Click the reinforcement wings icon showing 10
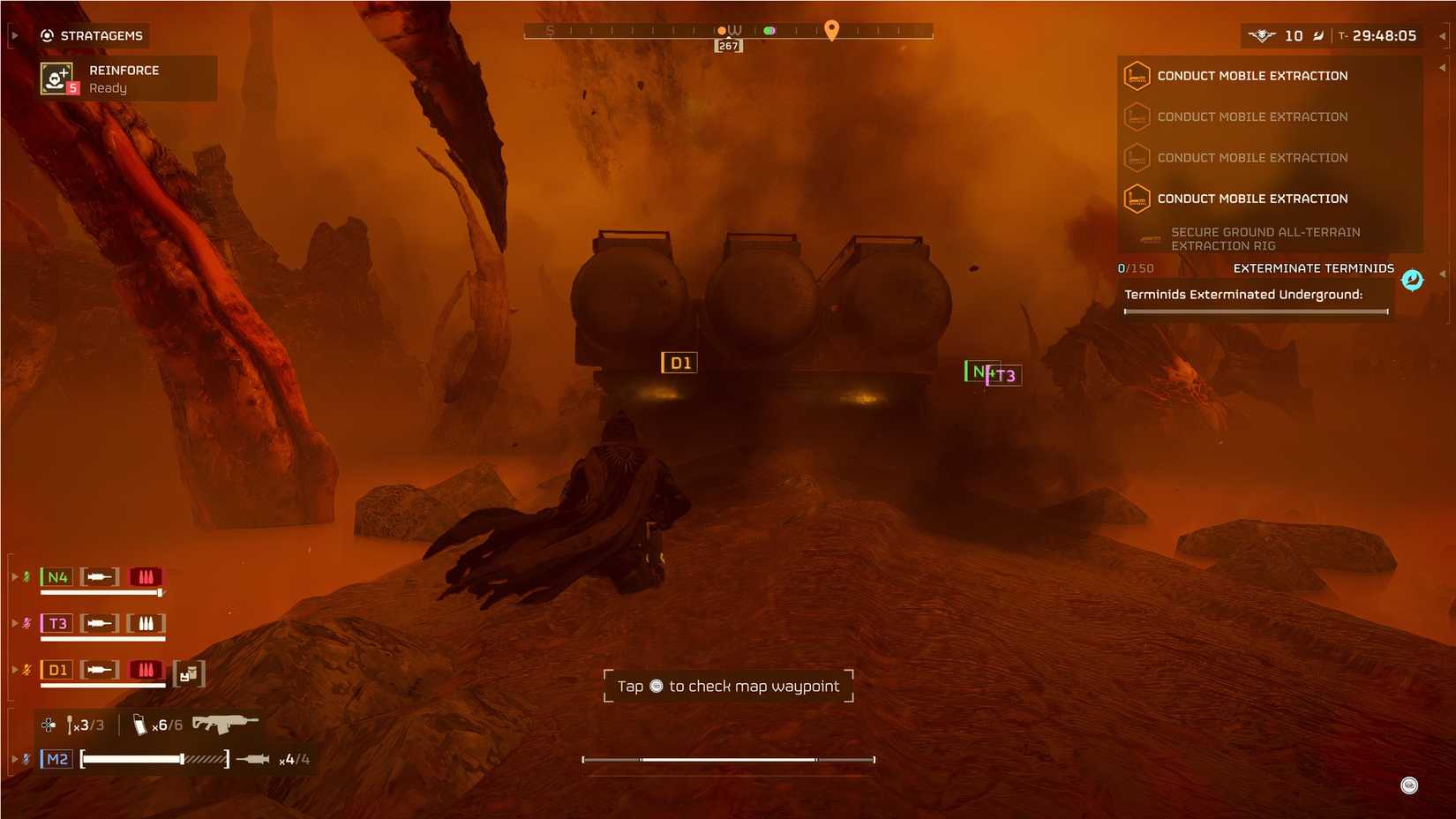 1262,35
